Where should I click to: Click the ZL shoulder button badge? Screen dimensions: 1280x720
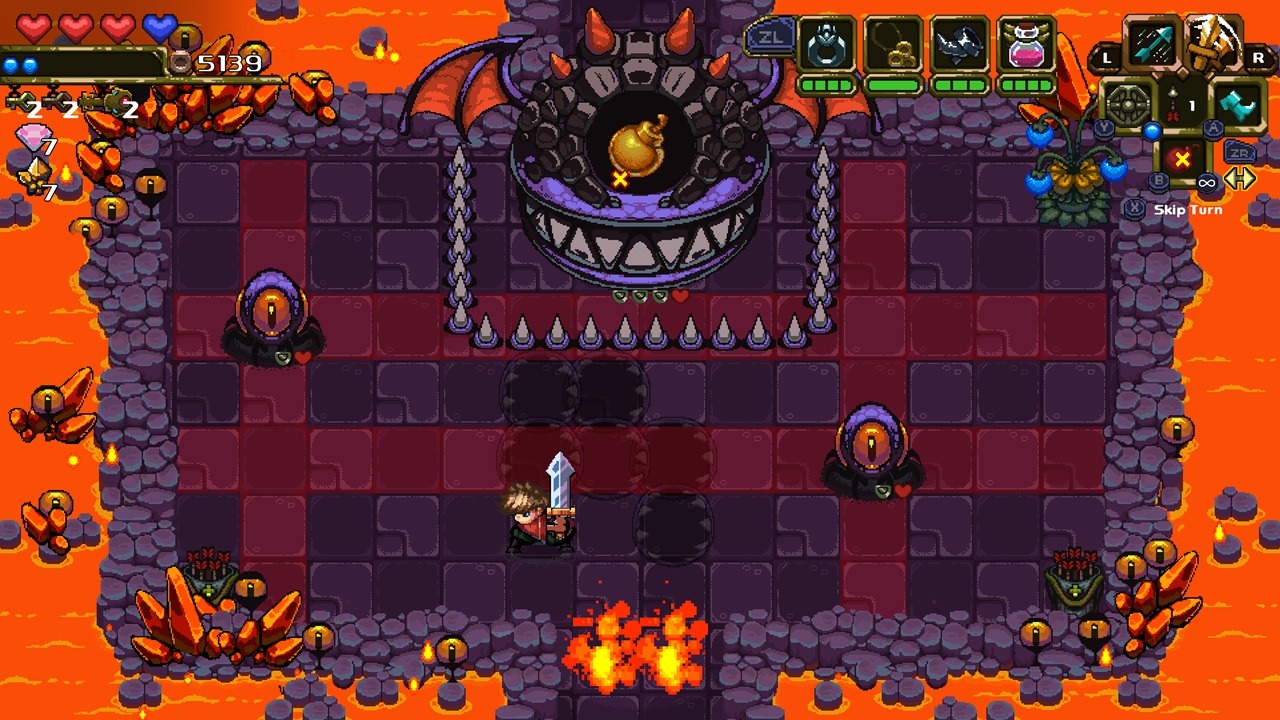pyautogui.click(x=772, y=36)
